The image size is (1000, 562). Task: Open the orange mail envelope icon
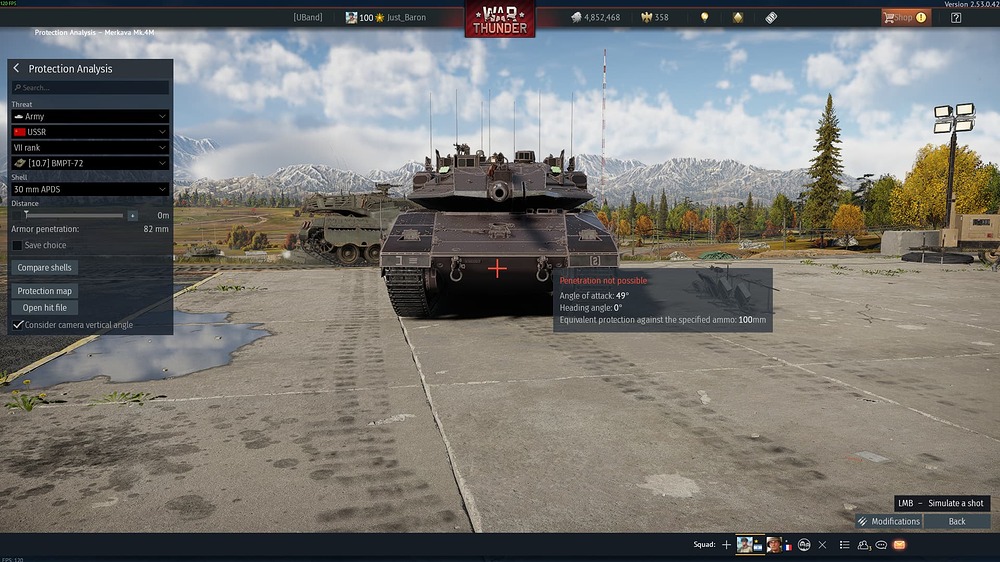[899, 545]
